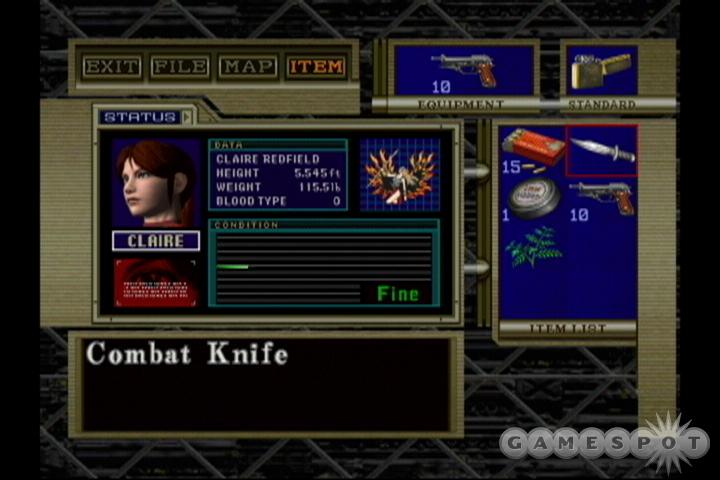
Task: Click the red eye image below Claire's name
Action: click(x=156, y=282)
